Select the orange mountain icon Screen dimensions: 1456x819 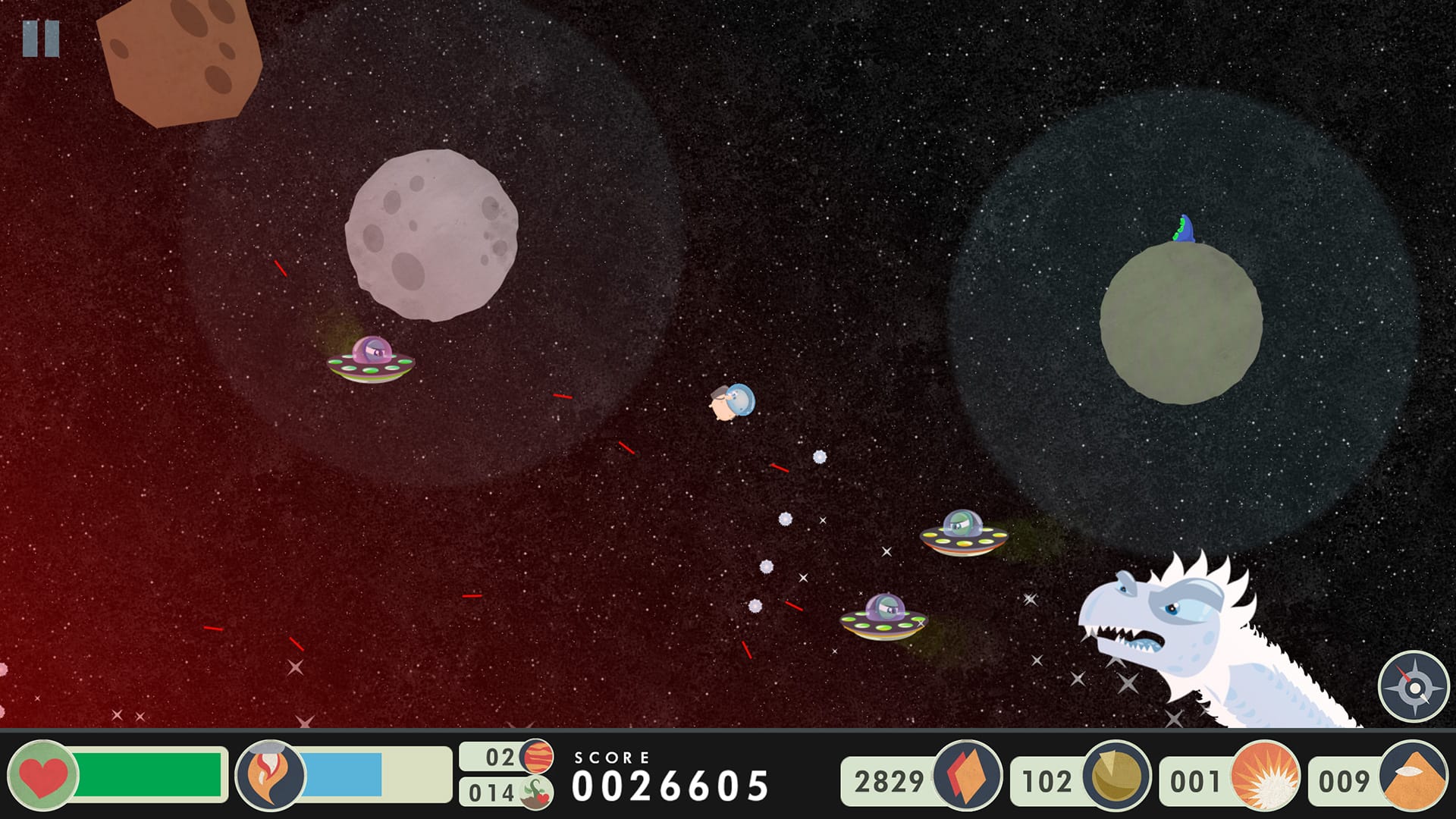(1414, 775)
